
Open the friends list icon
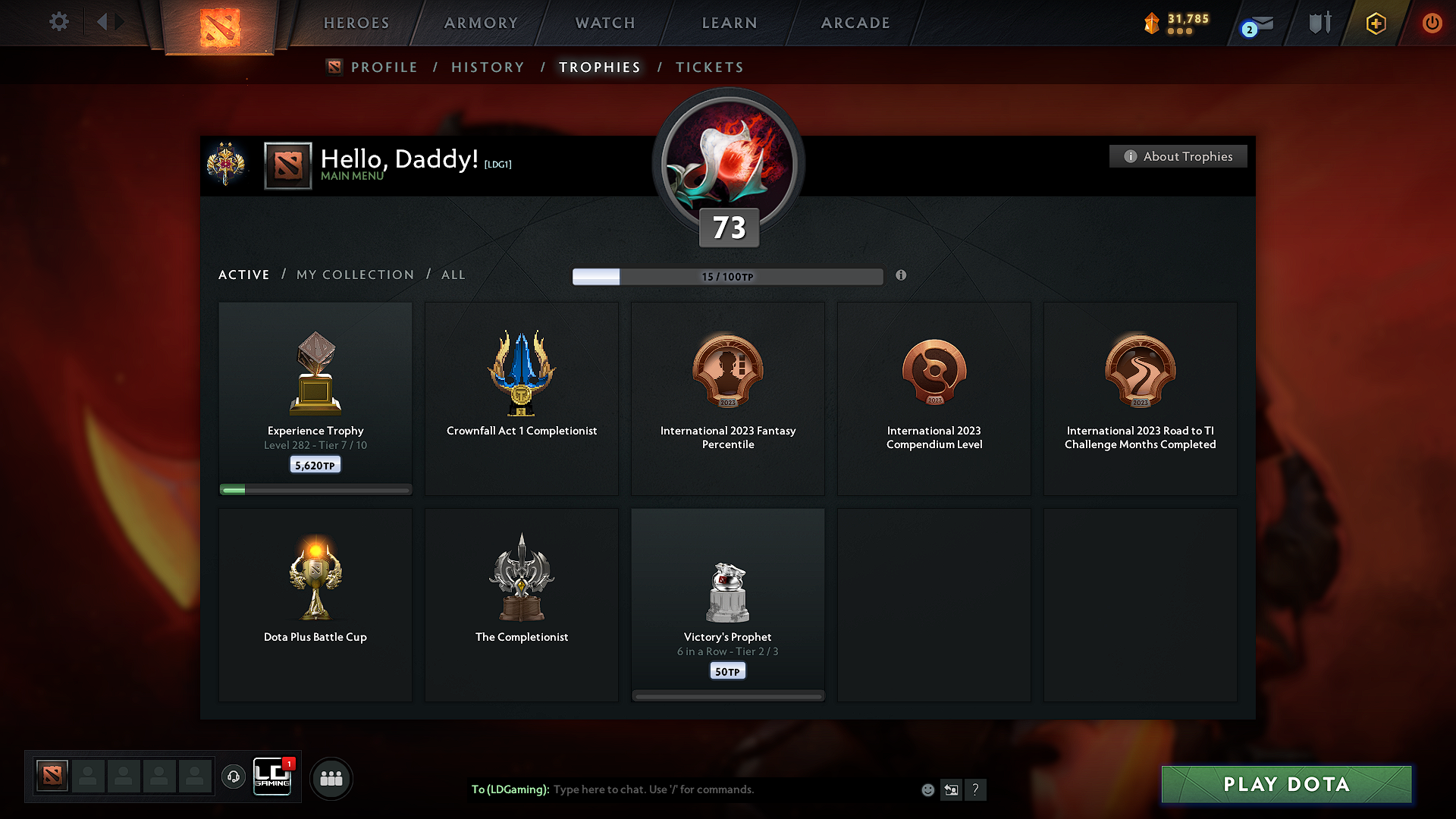[331, 778]
